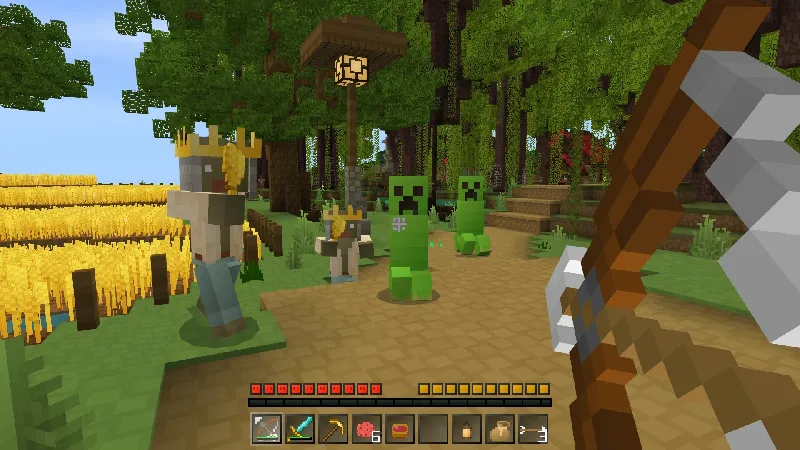Switch to the diamond sword slot
This screenshot has width=800, height=450.
(x=299, y=428)
